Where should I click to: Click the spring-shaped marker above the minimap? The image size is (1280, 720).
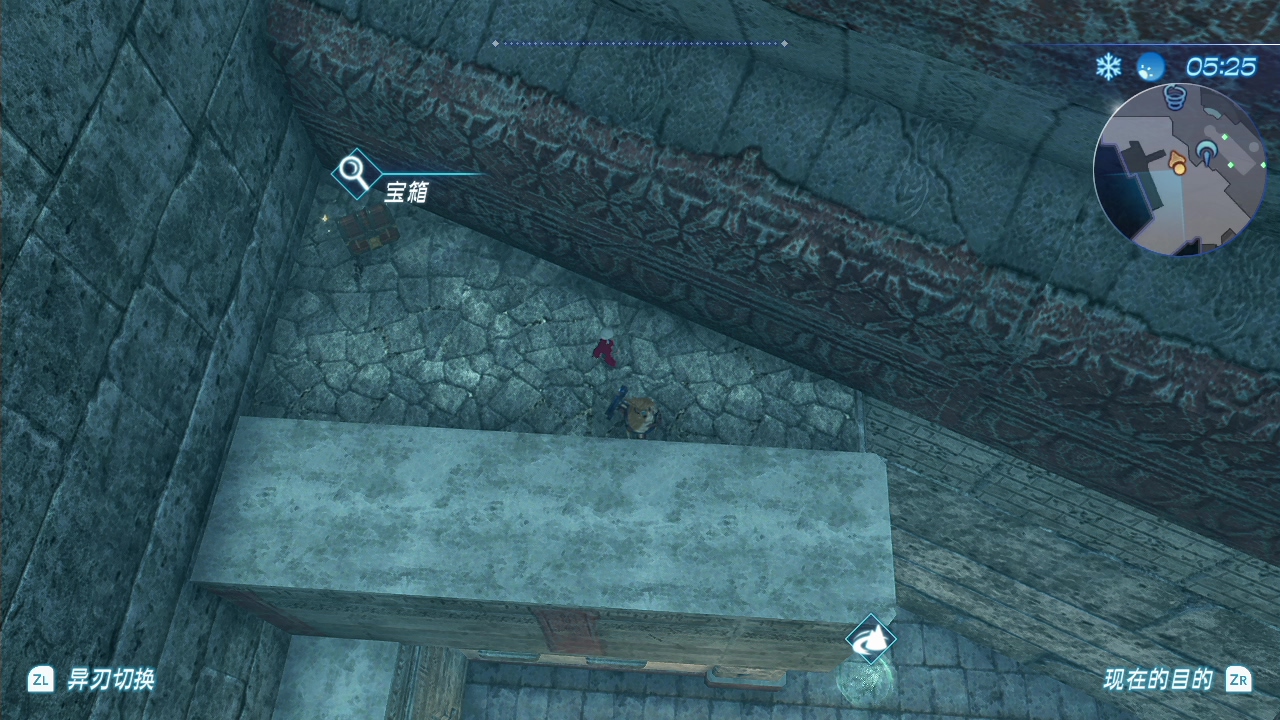tap(1176, 97)
